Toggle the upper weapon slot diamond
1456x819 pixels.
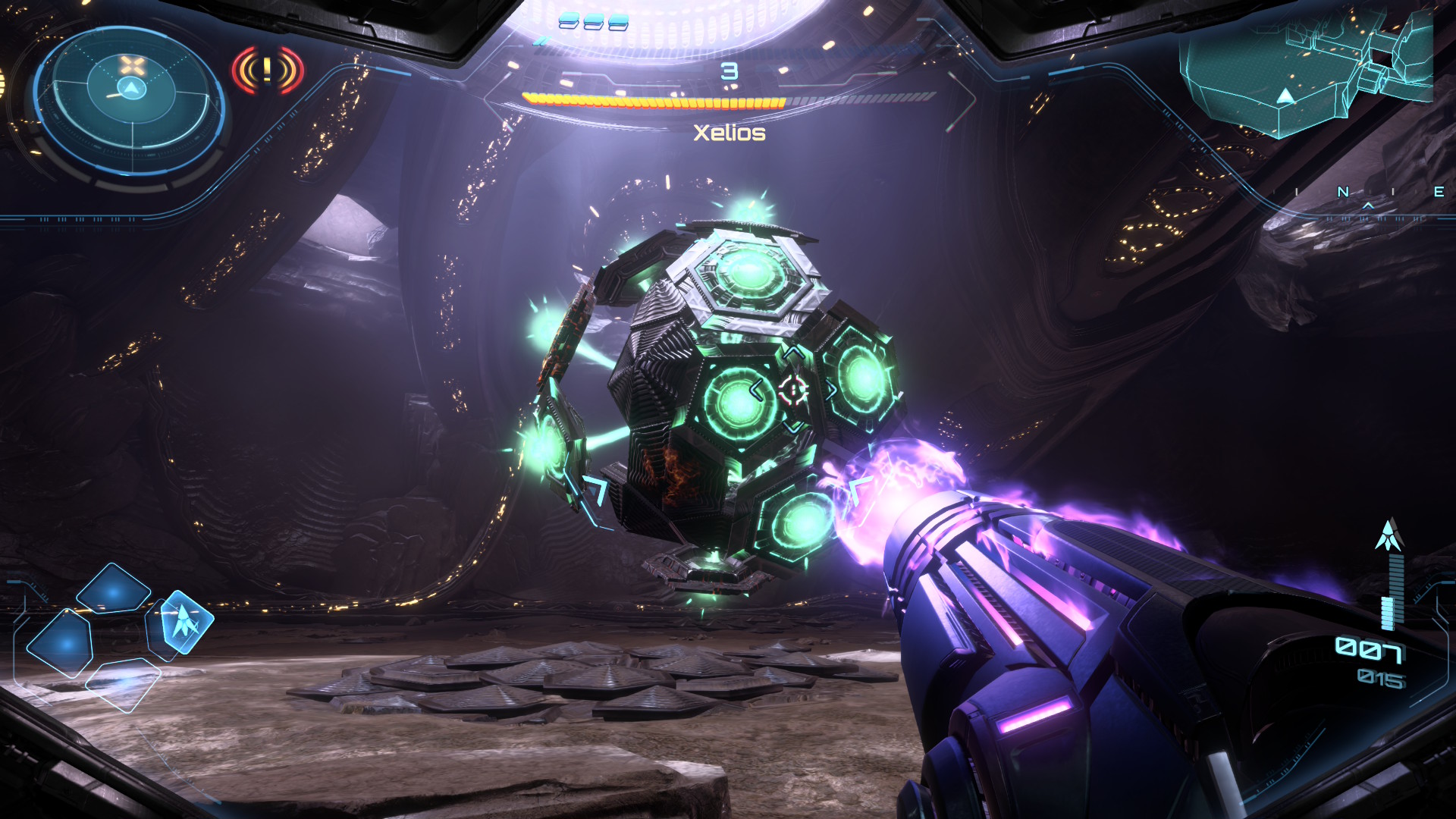pos(113,591)
